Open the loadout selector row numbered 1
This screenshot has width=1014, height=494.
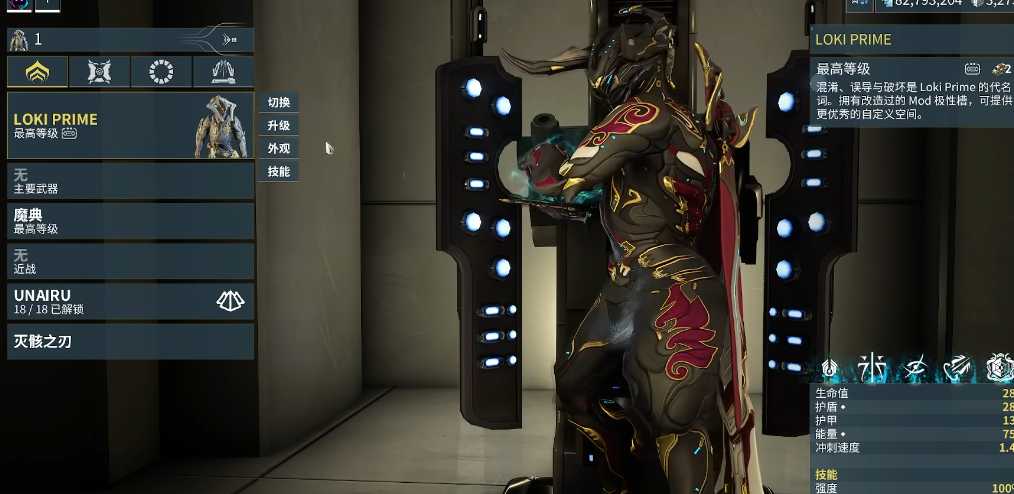coord(130,40)
